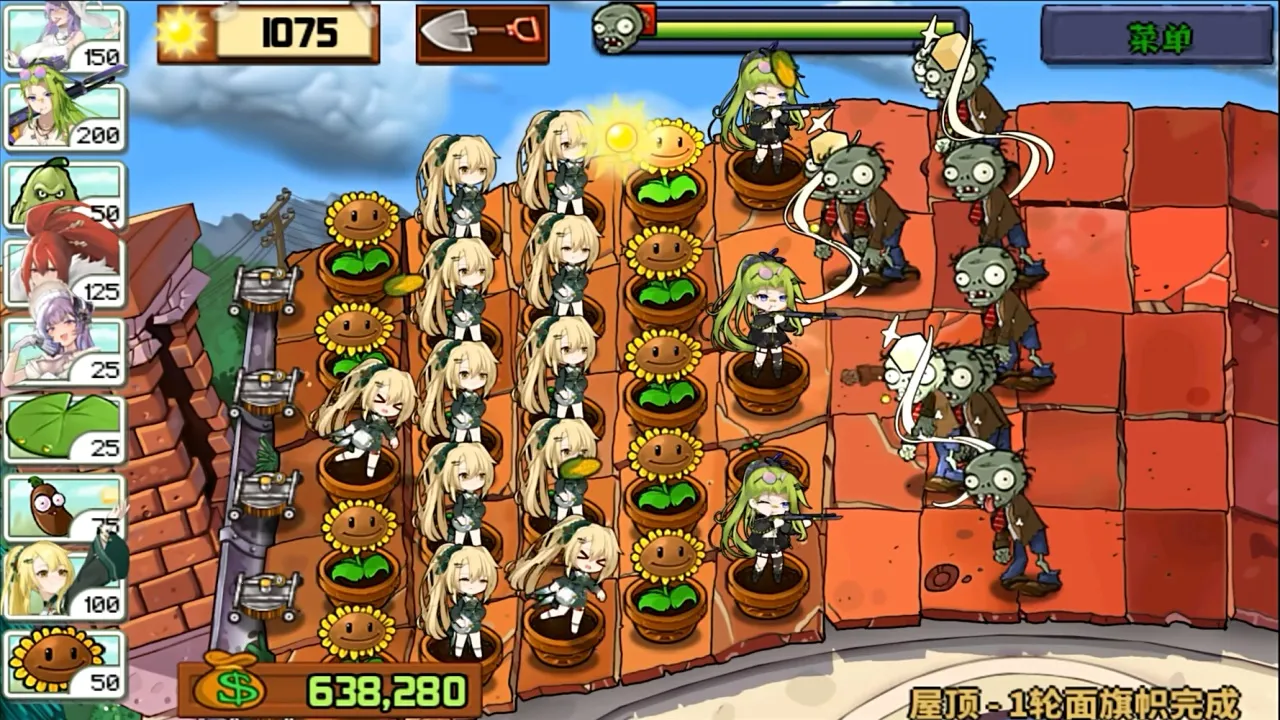Select the 150-cost white-hat girl seed card

65,39
